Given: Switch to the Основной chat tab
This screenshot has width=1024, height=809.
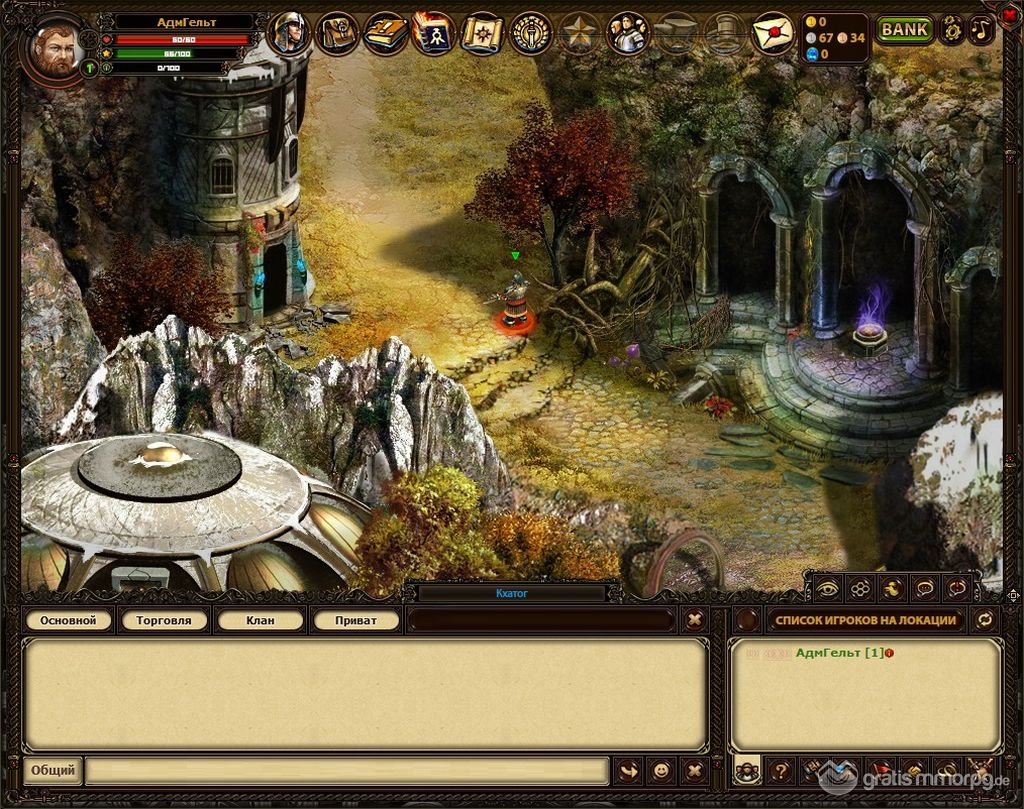Looking at the screenshot, I should click(68, 621).
